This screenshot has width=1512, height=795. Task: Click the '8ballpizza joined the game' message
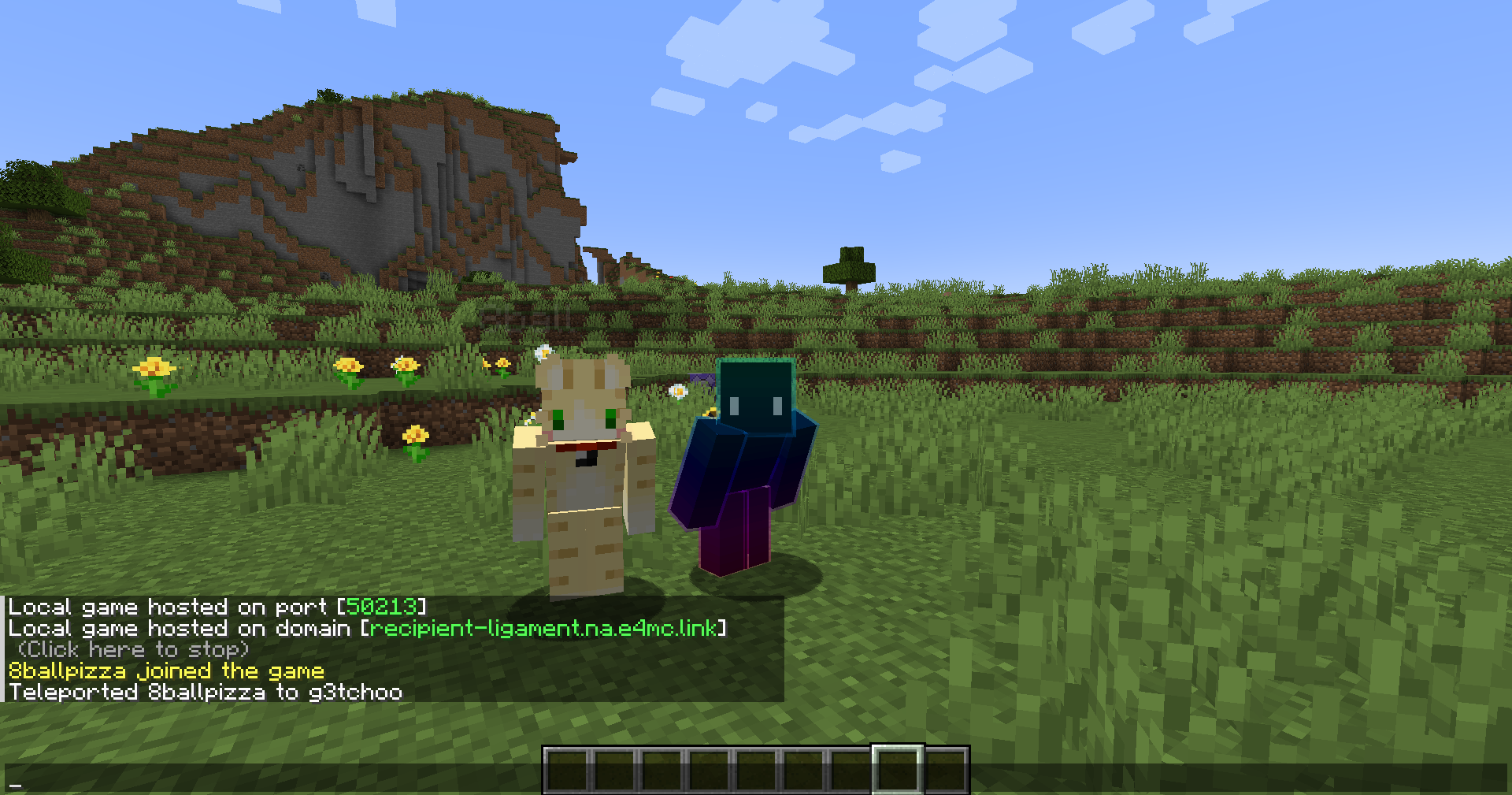coord(165,671)
